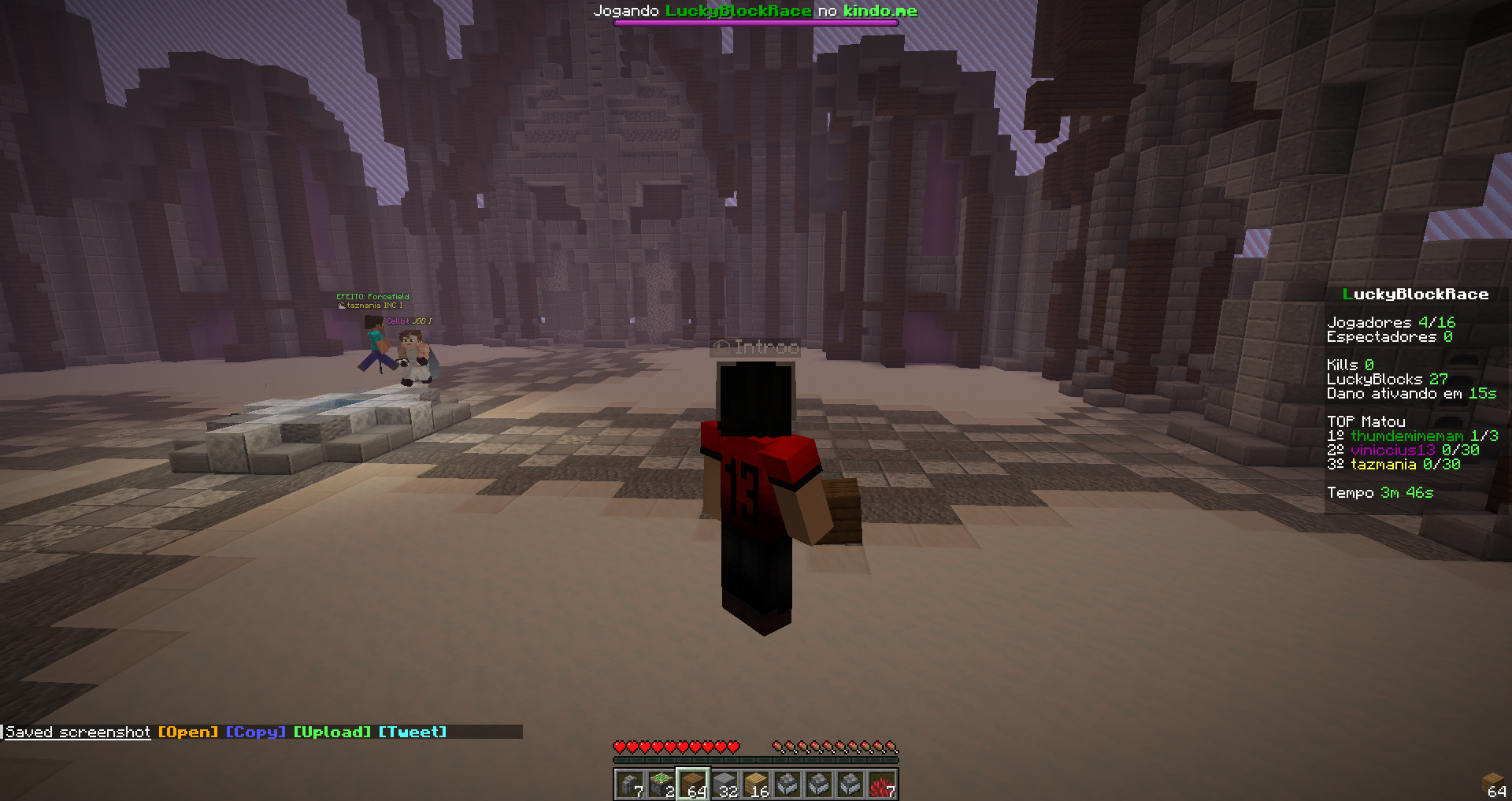Select the redstone dust hotbar slot
Screen dimensions: 1512x801
[882, 784]
